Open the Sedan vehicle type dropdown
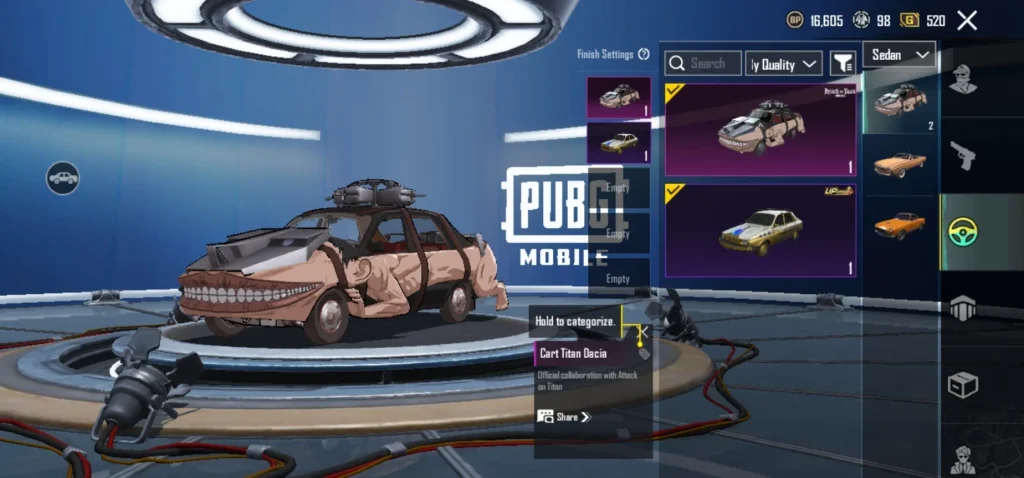This screenshot has height=478, width=1024. pos(899,54)
